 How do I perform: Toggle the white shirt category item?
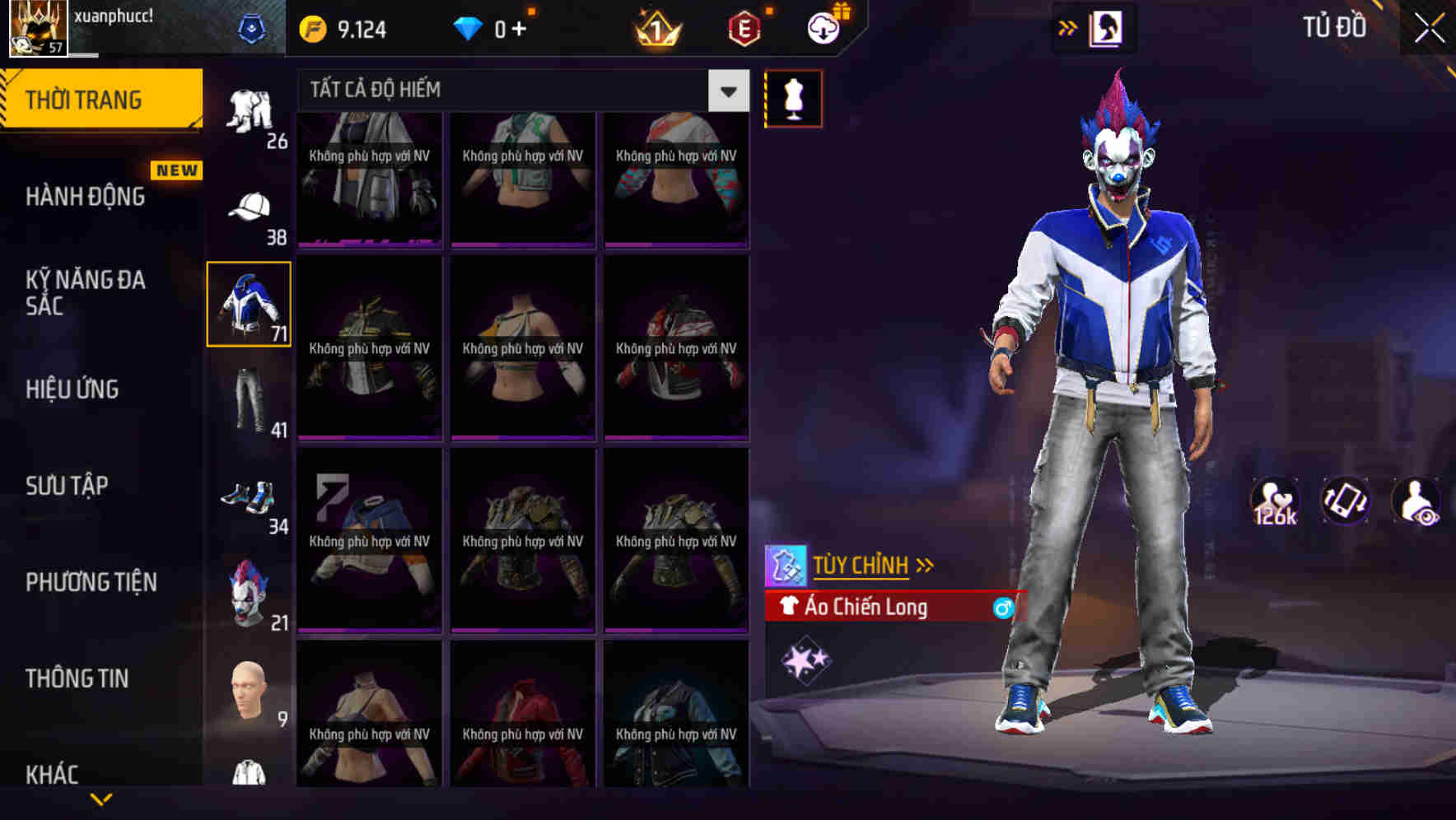click(x=251, y=776)
